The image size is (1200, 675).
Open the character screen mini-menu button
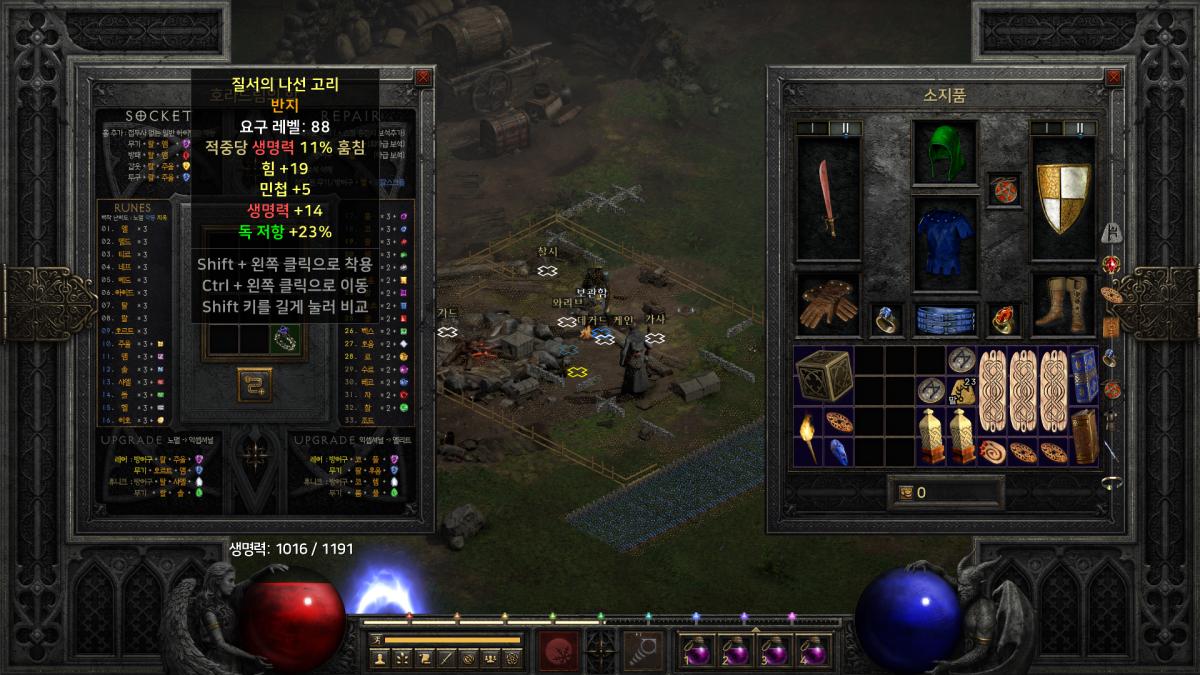click(x=380, y=657)
